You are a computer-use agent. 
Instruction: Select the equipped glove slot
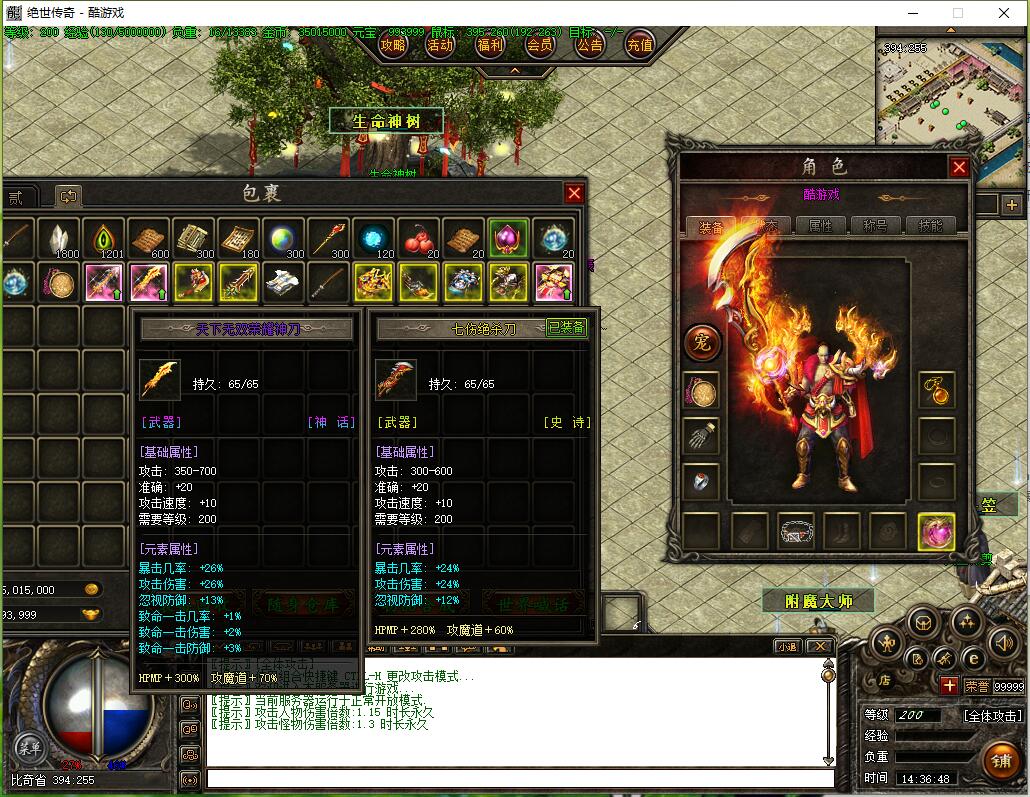(x=702, y=436)
